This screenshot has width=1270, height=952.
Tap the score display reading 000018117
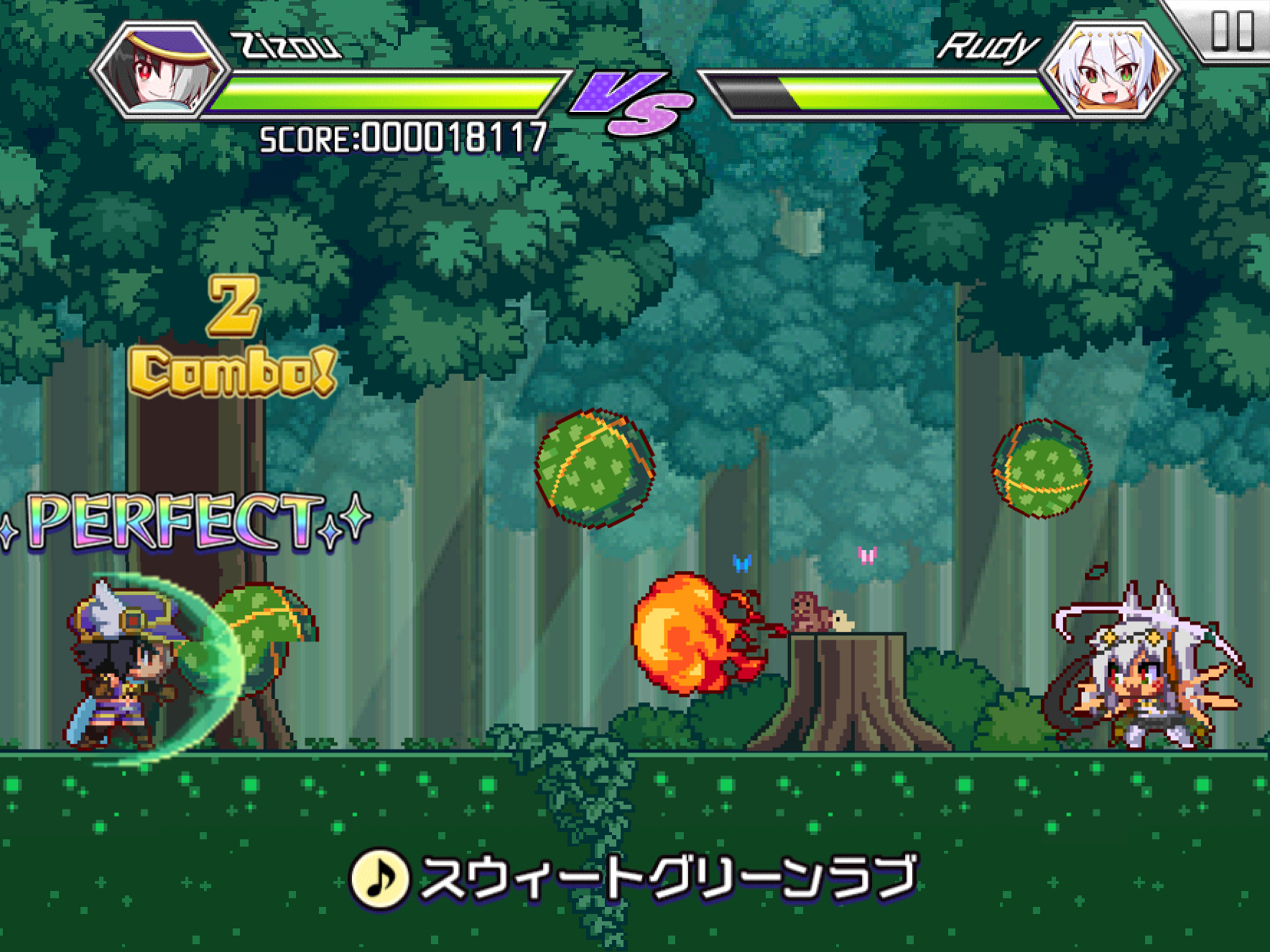(x=403, y=138)
